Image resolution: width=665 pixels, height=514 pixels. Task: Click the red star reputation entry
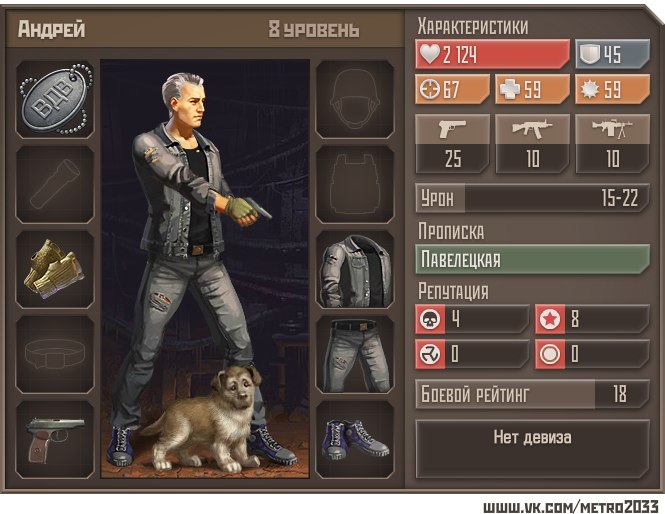pyautogui.click(x=591, y=320)
